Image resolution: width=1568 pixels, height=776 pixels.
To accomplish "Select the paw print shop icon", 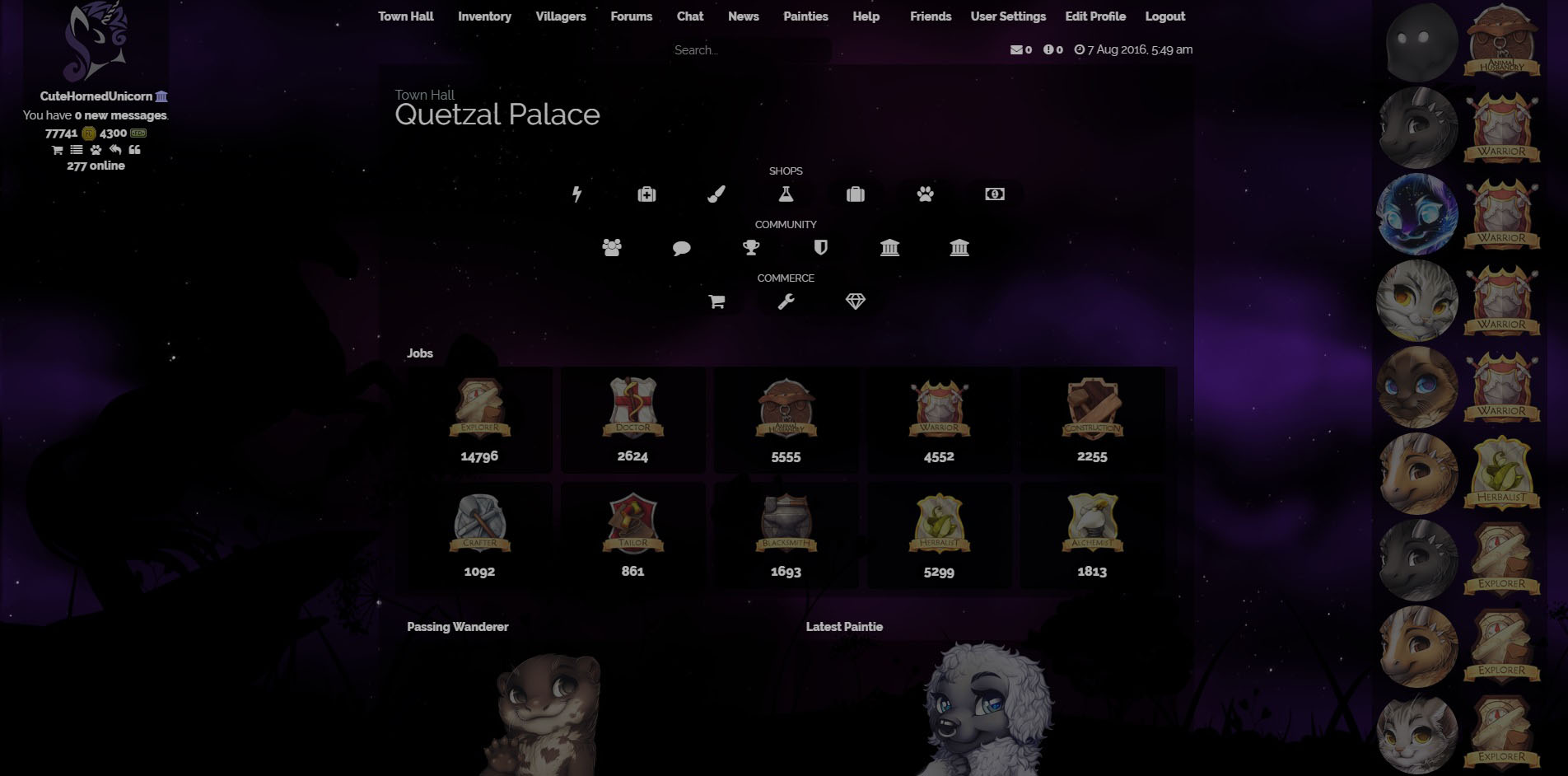I will (925, 194).
